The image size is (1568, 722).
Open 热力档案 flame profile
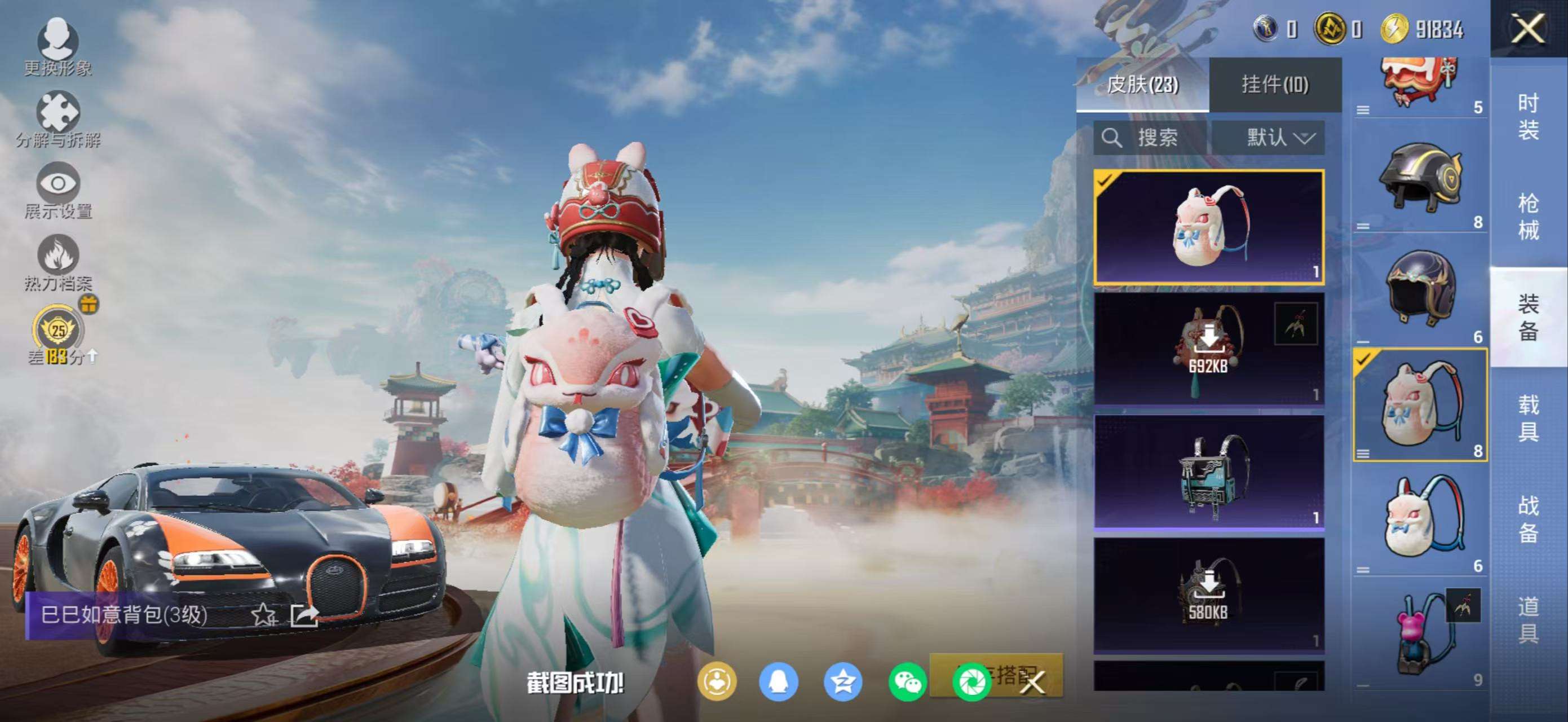coord(58,262)
